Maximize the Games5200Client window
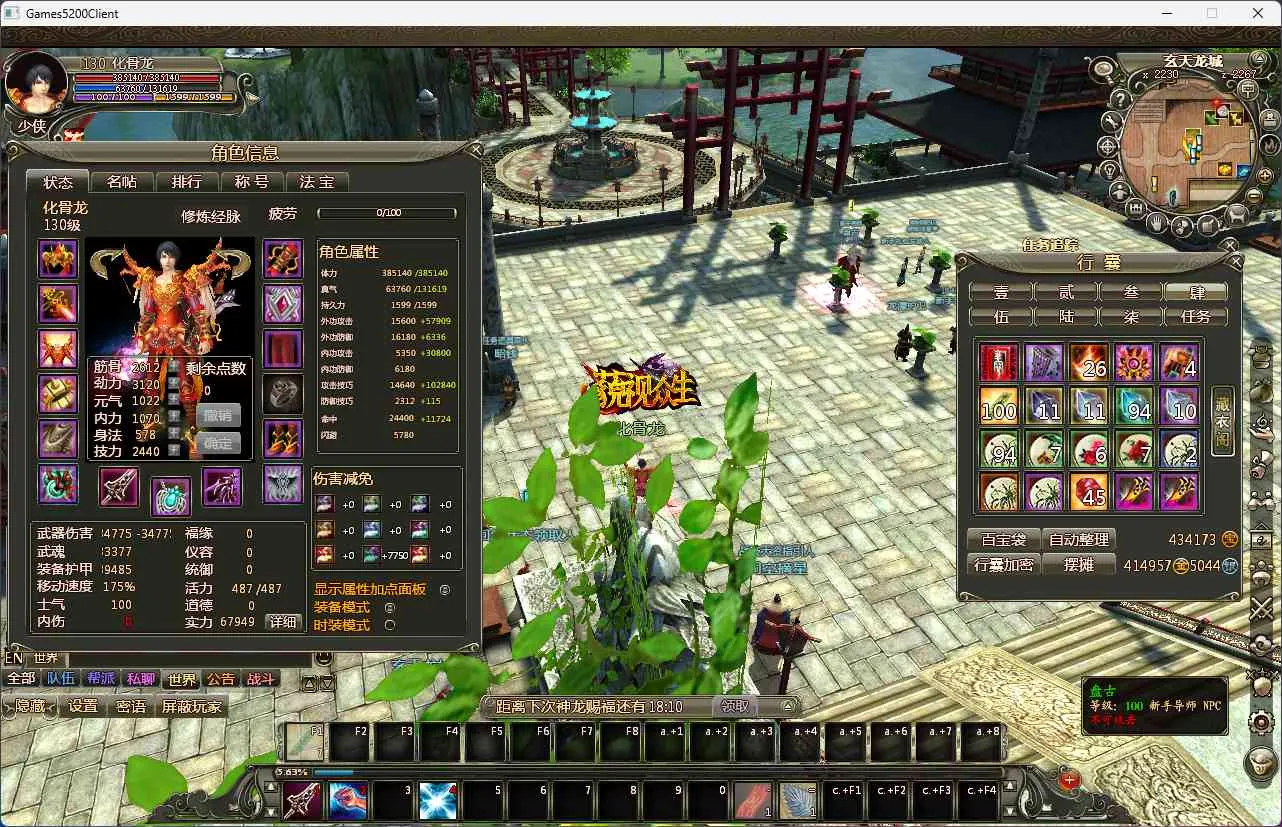The width and height of the screenshot is (1282, 827). click(x=1212, y=13)
